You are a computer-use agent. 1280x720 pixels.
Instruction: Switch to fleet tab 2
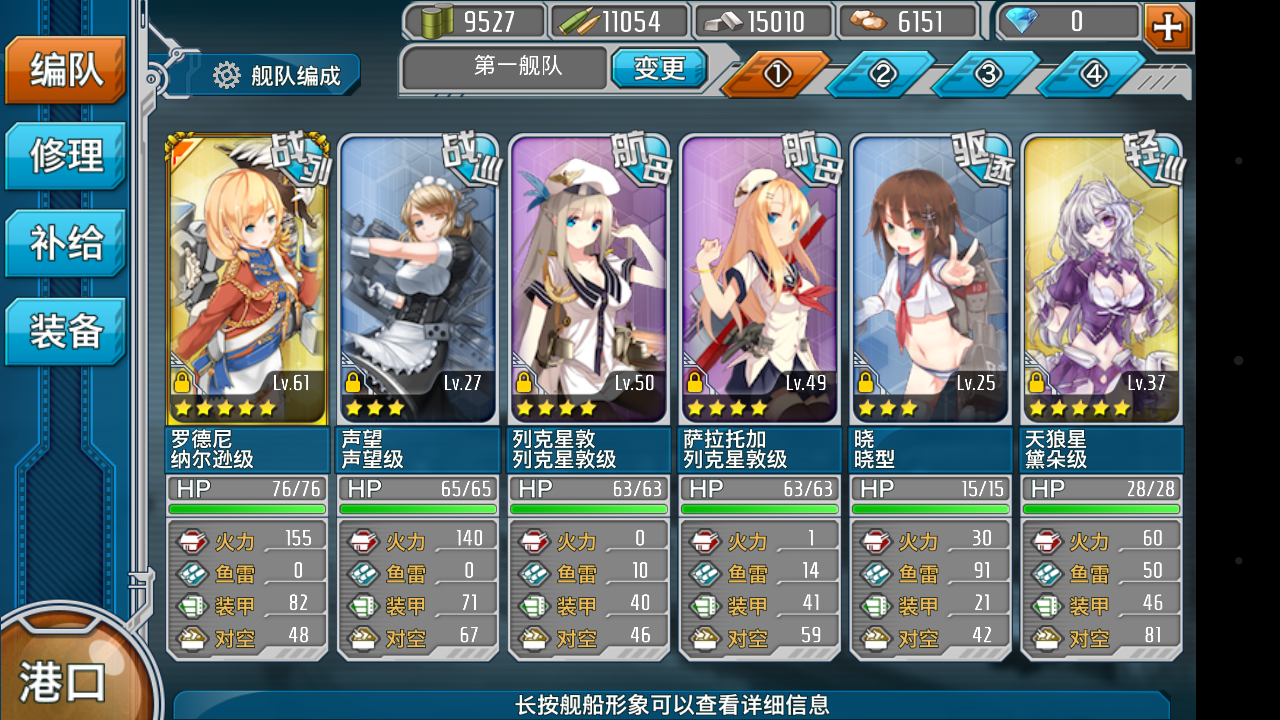pyautogui.click(x=881, y=74)
